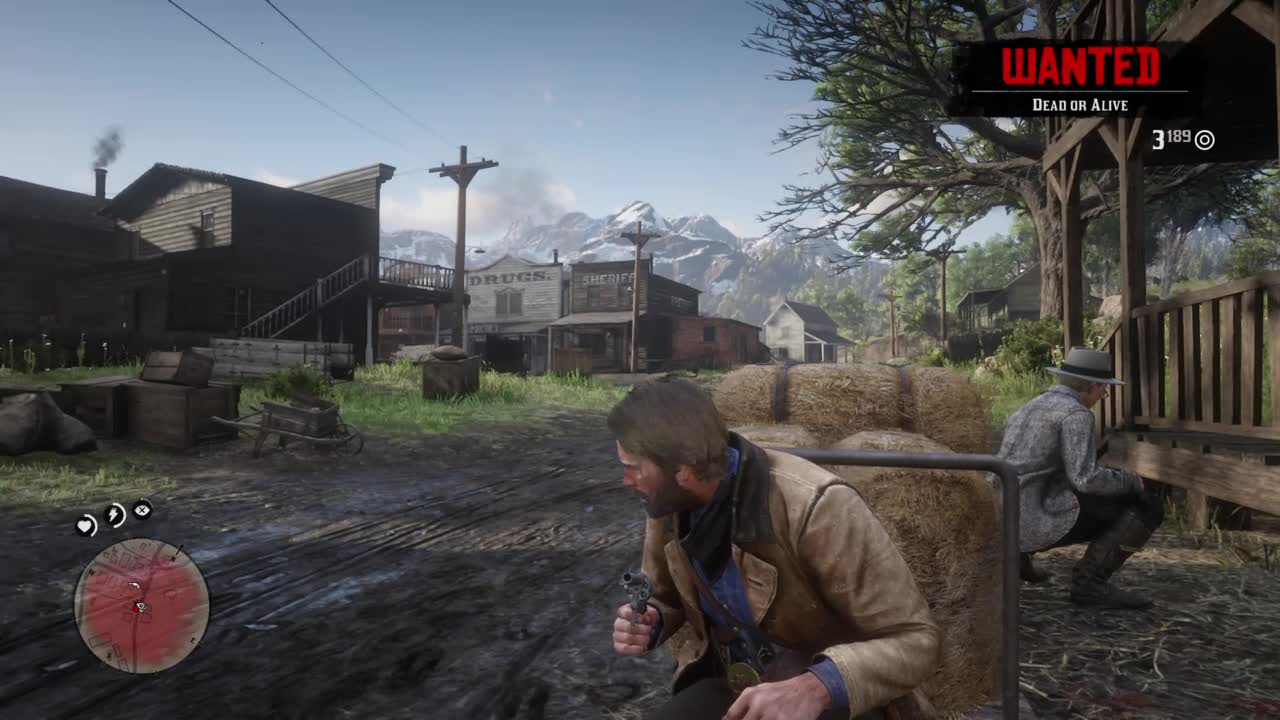Click the DRUGS store sign

pos(508,277)
